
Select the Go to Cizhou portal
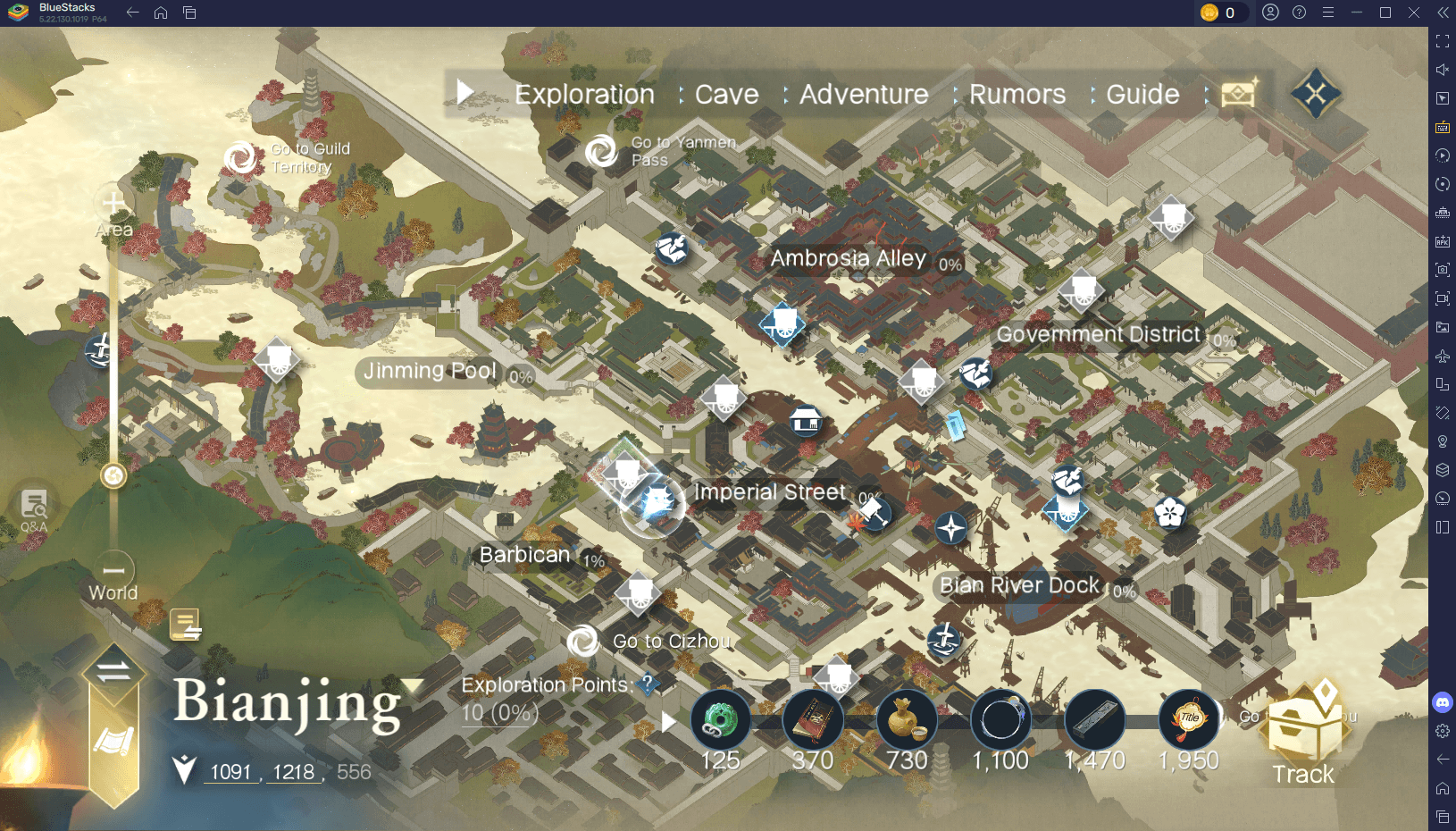click(x=583, y=641)
